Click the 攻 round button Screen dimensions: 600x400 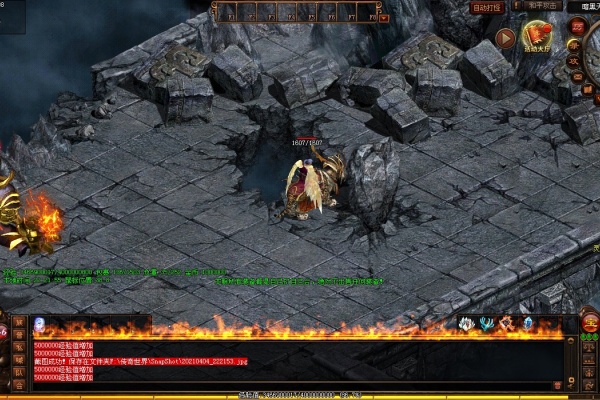[574, 61]
